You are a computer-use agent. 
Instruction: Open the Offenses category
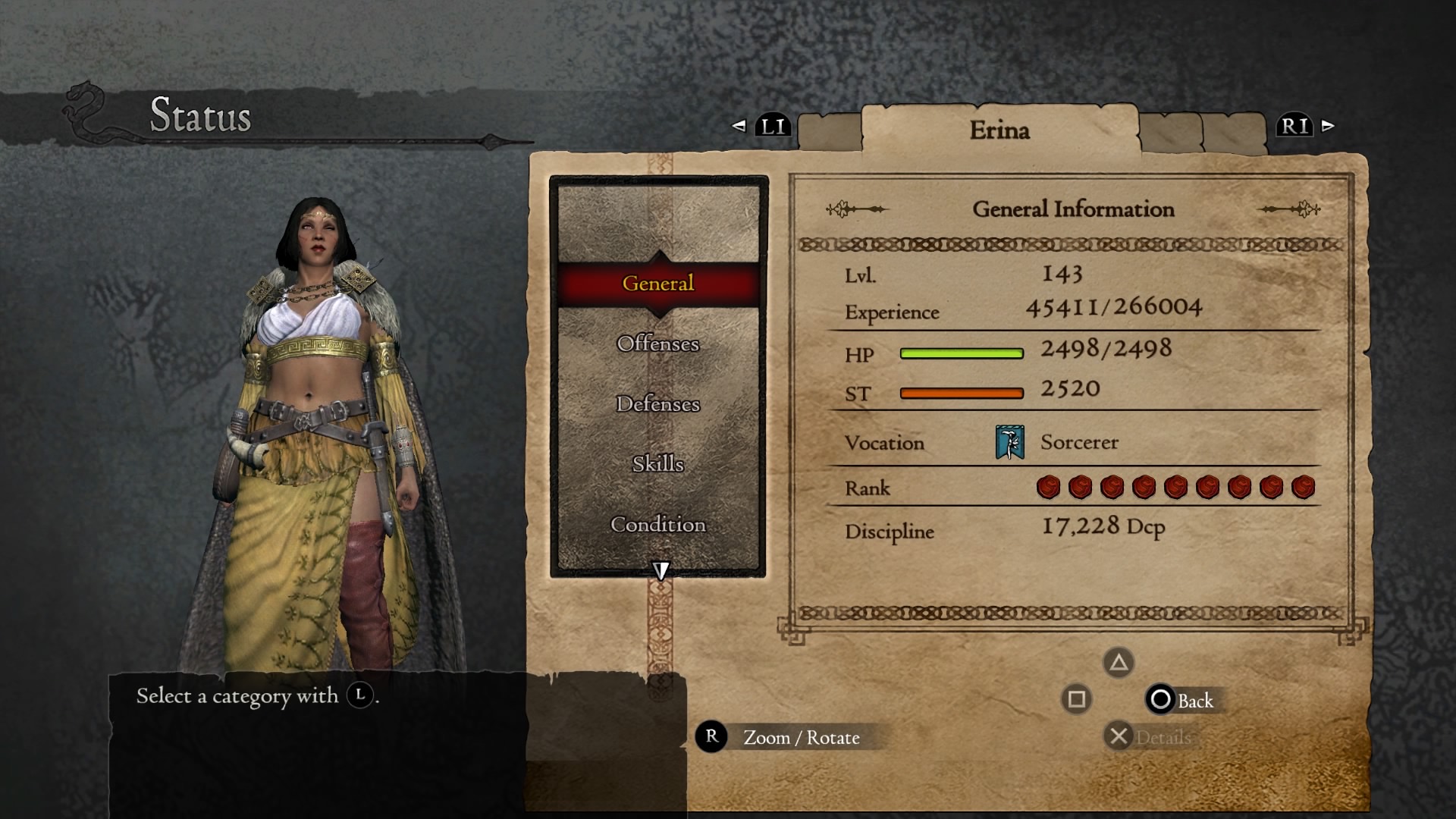[x=657, y=344]
